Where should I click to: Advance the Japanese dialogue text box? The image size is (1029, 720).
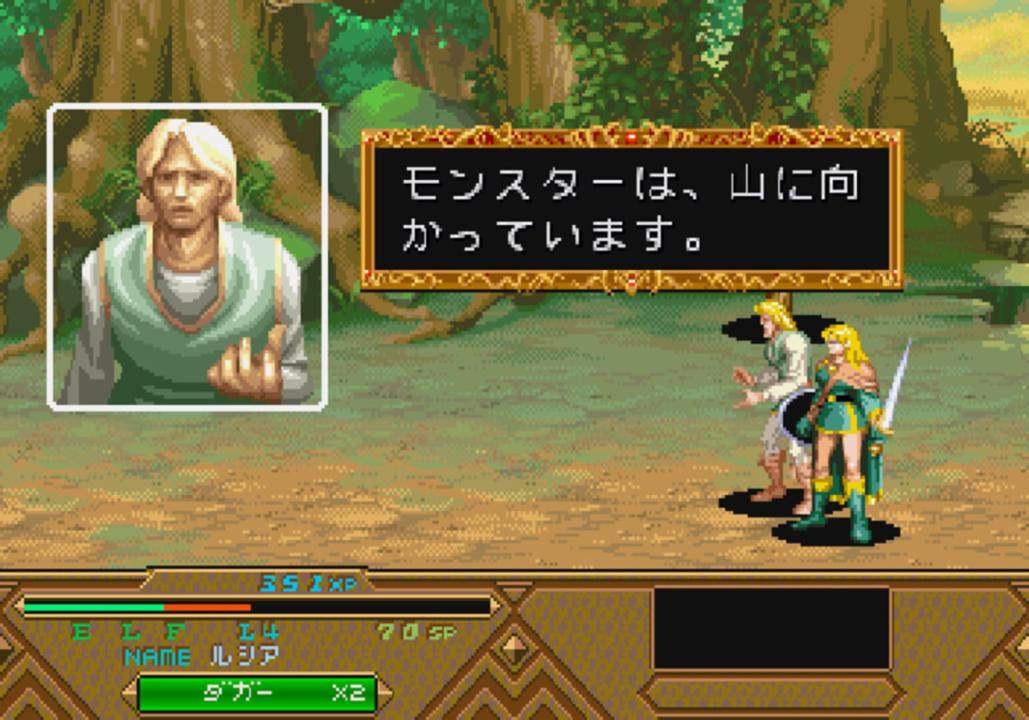(x=631, y=209)
